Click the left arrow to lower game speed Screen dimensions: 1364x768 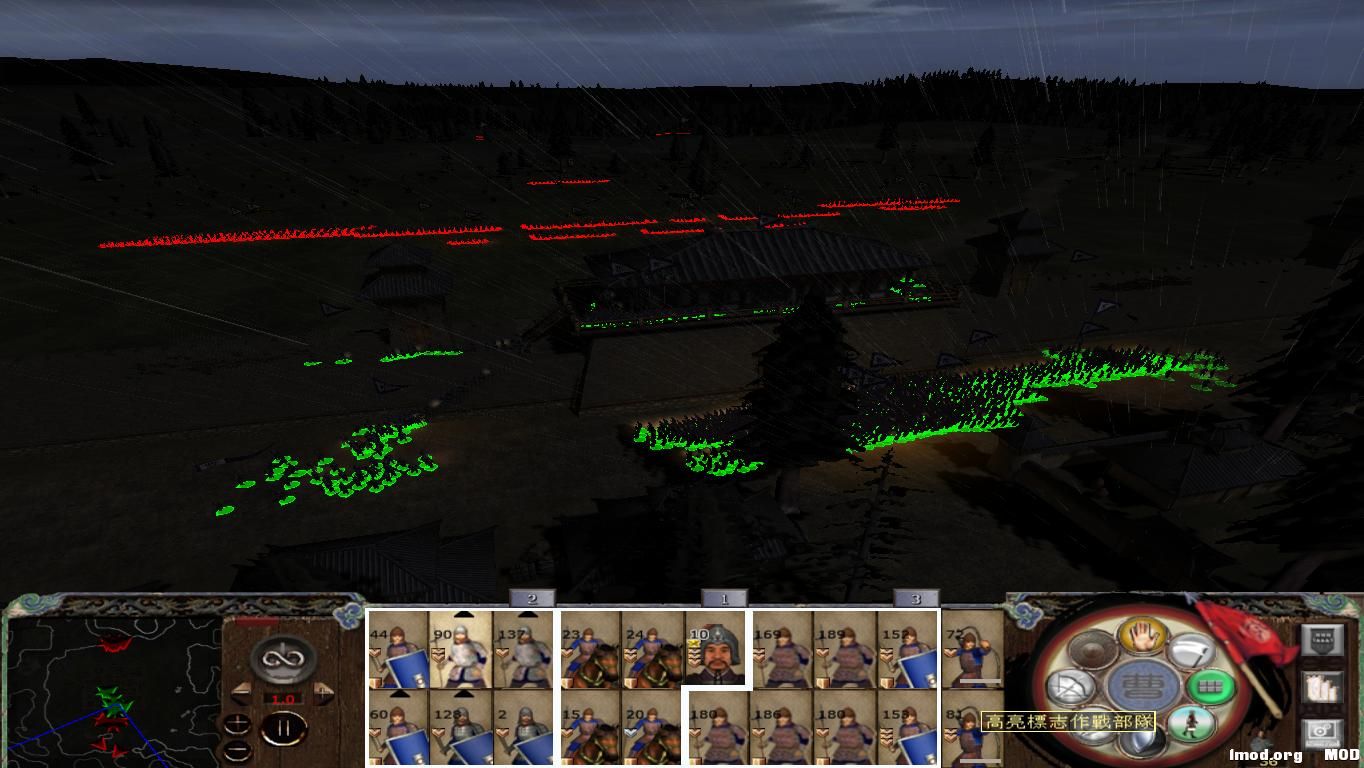coord(241,692)
